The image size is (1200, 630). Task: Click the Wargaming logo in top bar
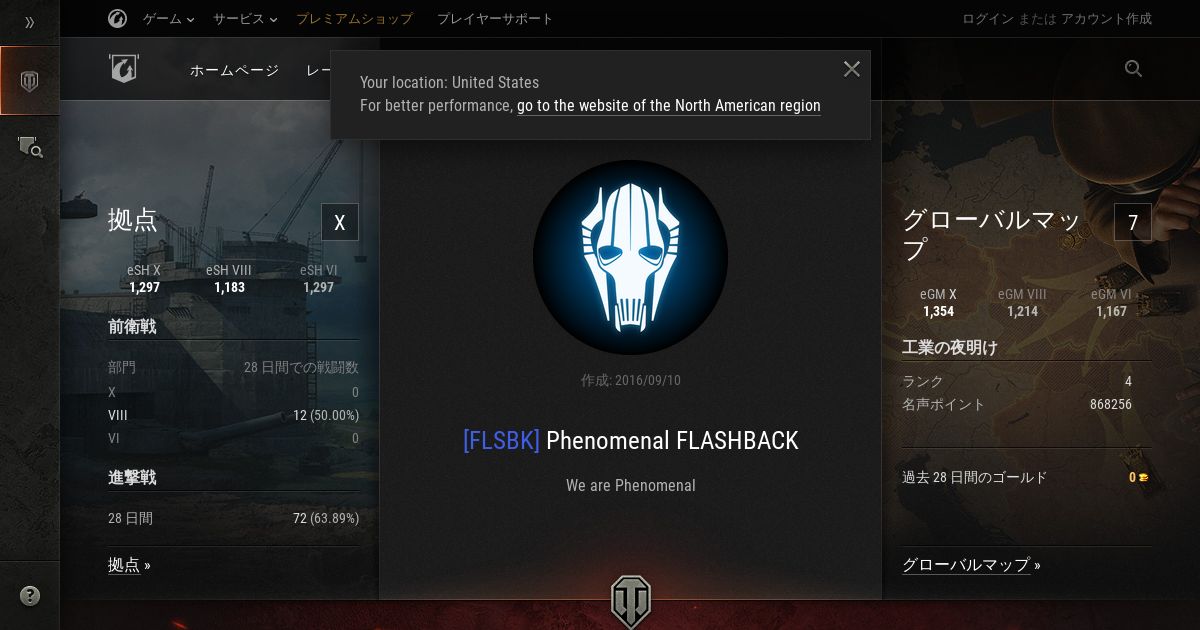(117, 19)
